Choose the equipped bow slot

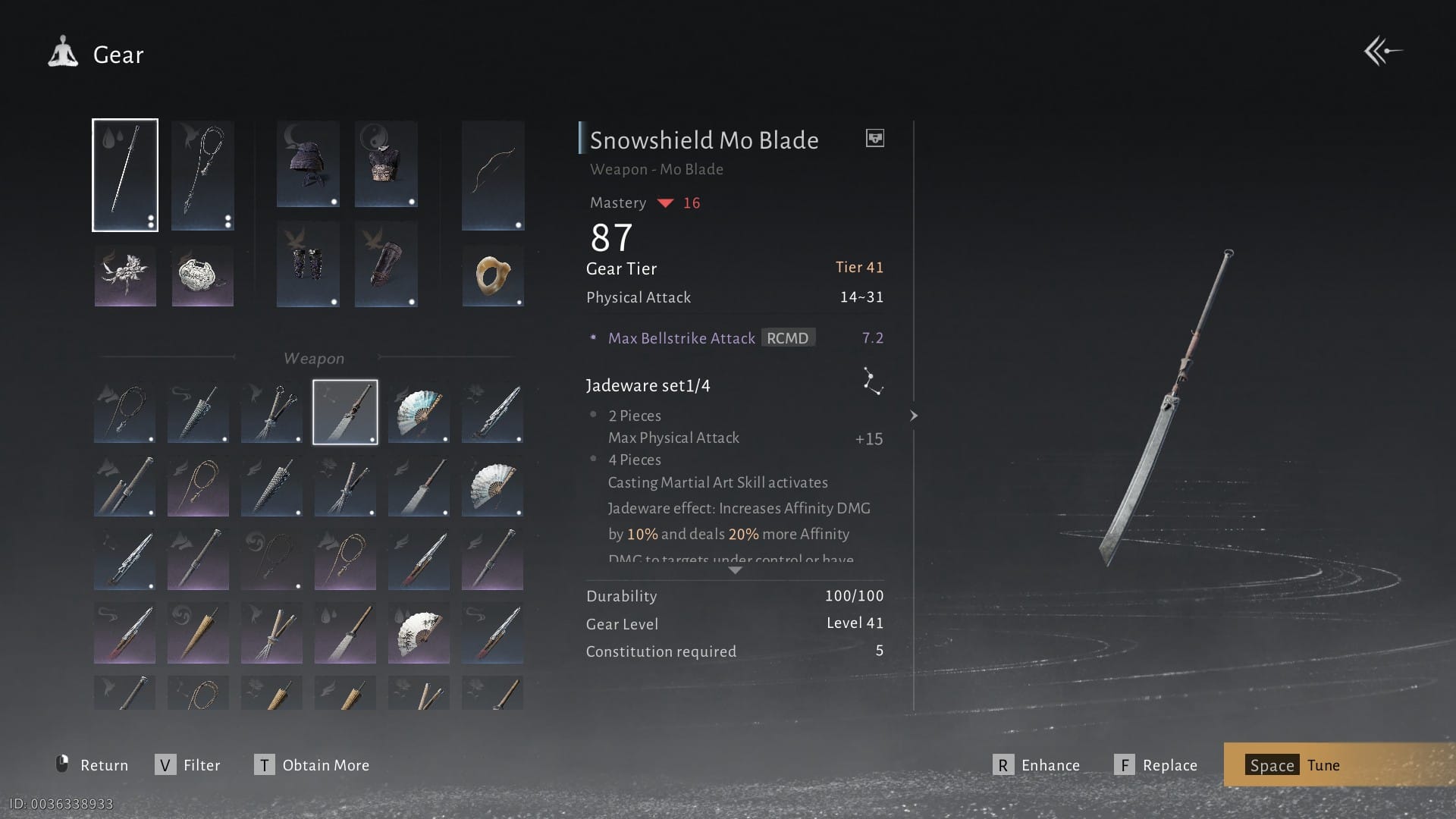(x=493, y=175)
